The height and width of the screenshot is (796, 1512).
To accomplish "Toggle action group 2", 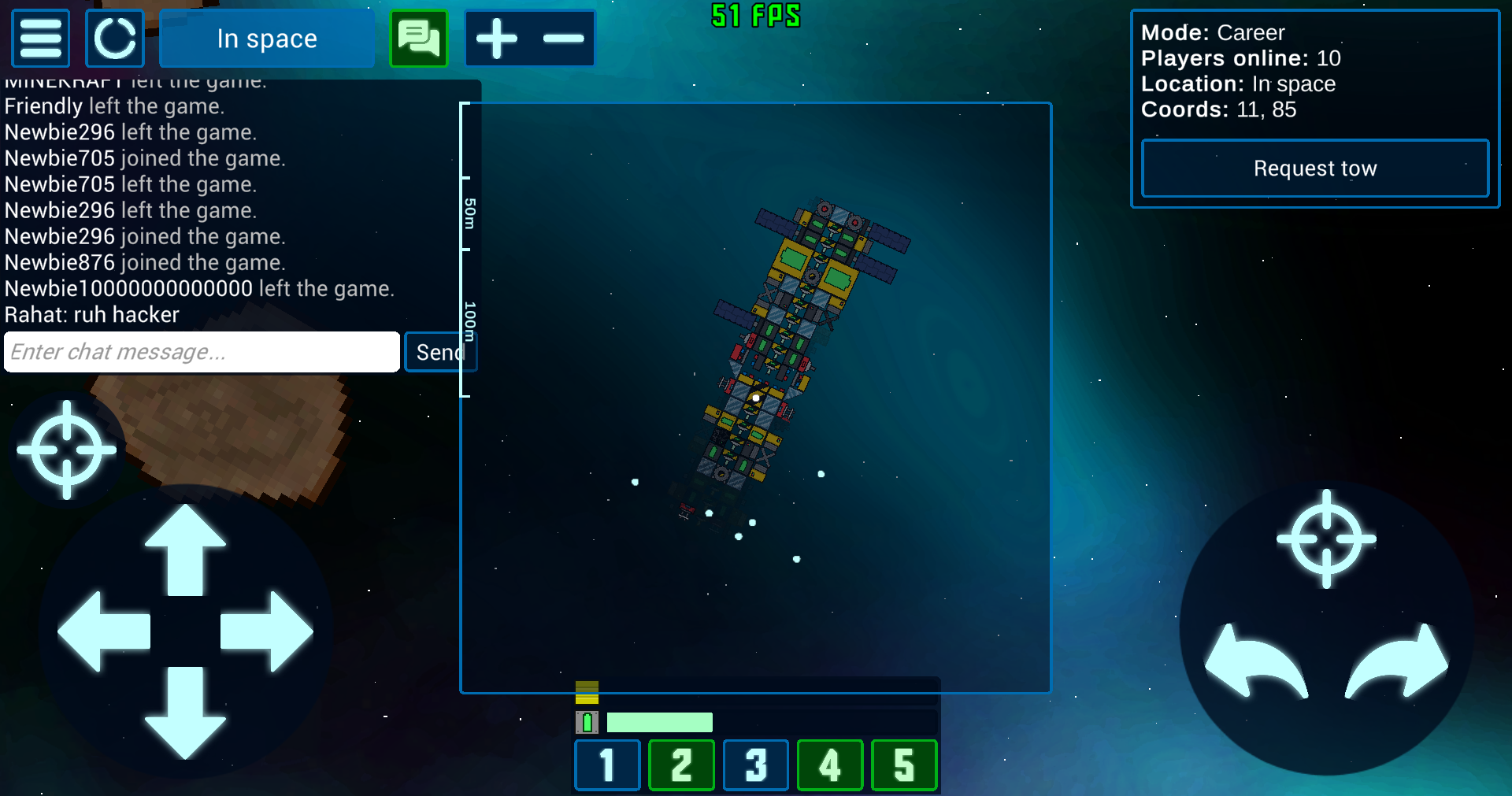I will pos(681,765).
